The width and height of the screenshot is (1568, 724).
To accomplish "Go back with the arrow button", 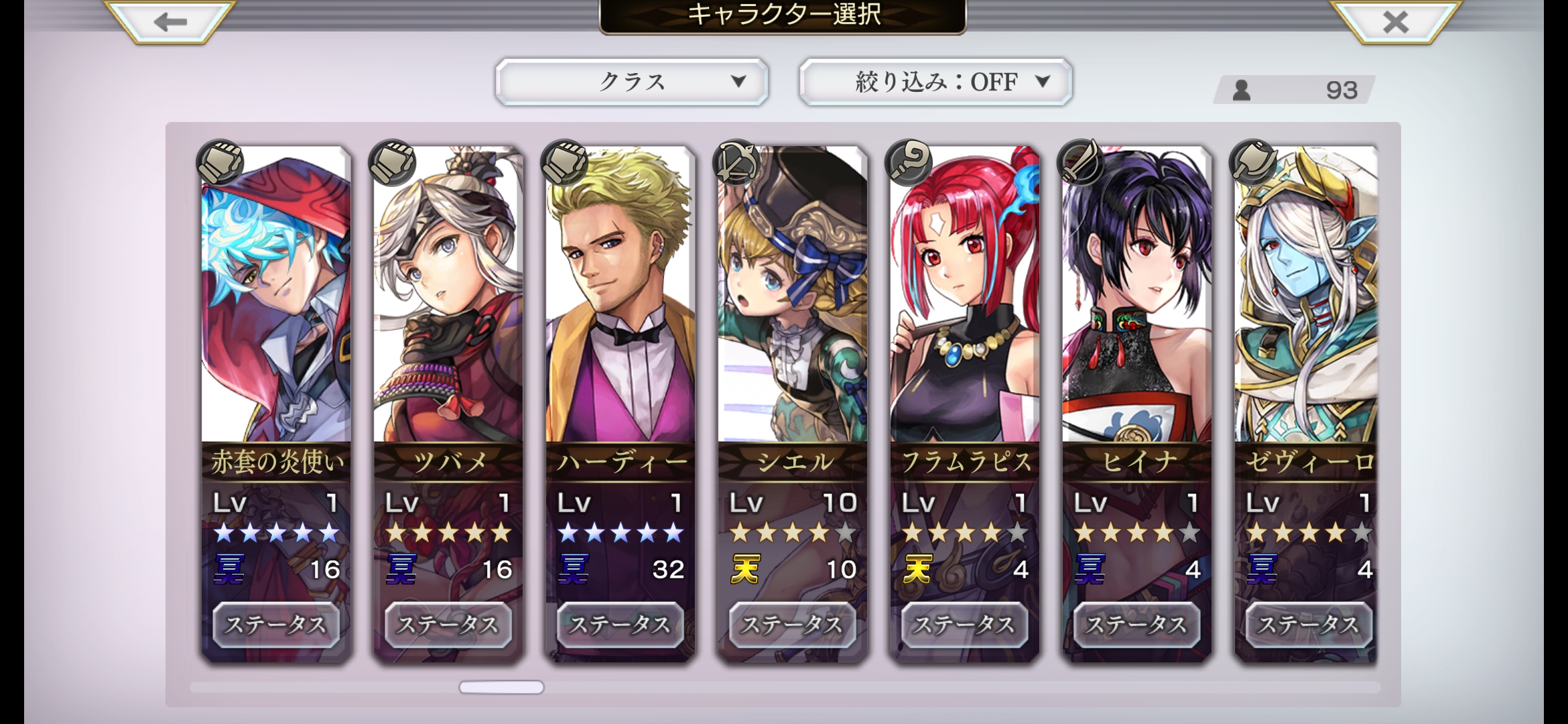I will coord(170,22).
